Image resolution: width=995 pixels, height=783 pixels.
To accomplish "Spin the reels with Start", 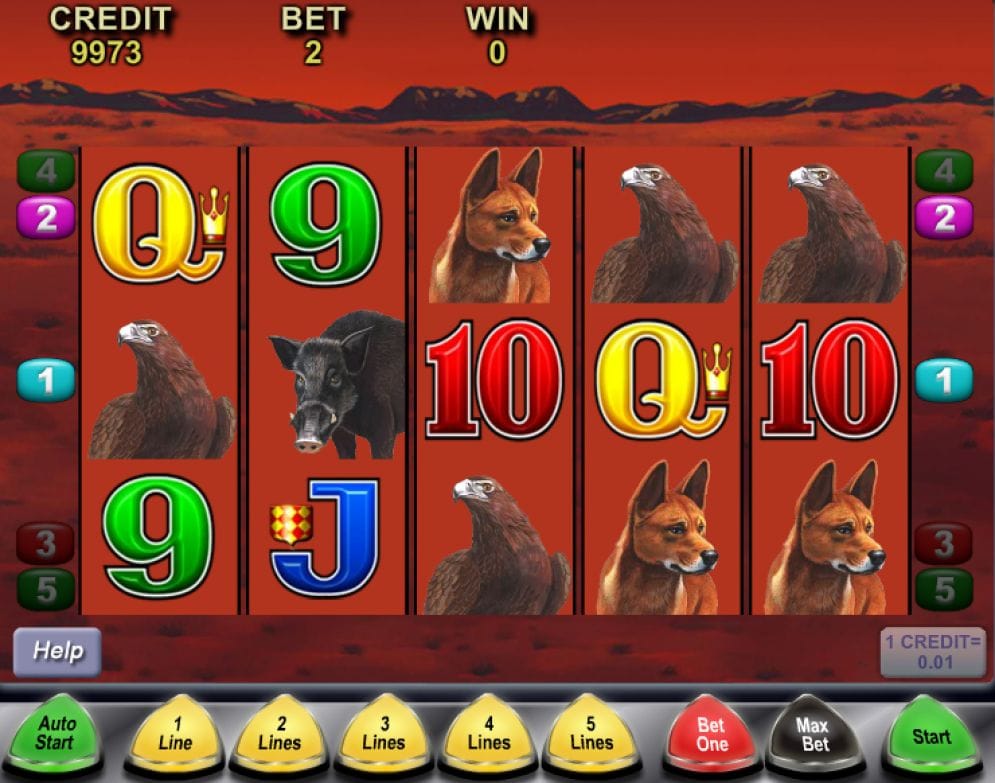I will [930, 736].
